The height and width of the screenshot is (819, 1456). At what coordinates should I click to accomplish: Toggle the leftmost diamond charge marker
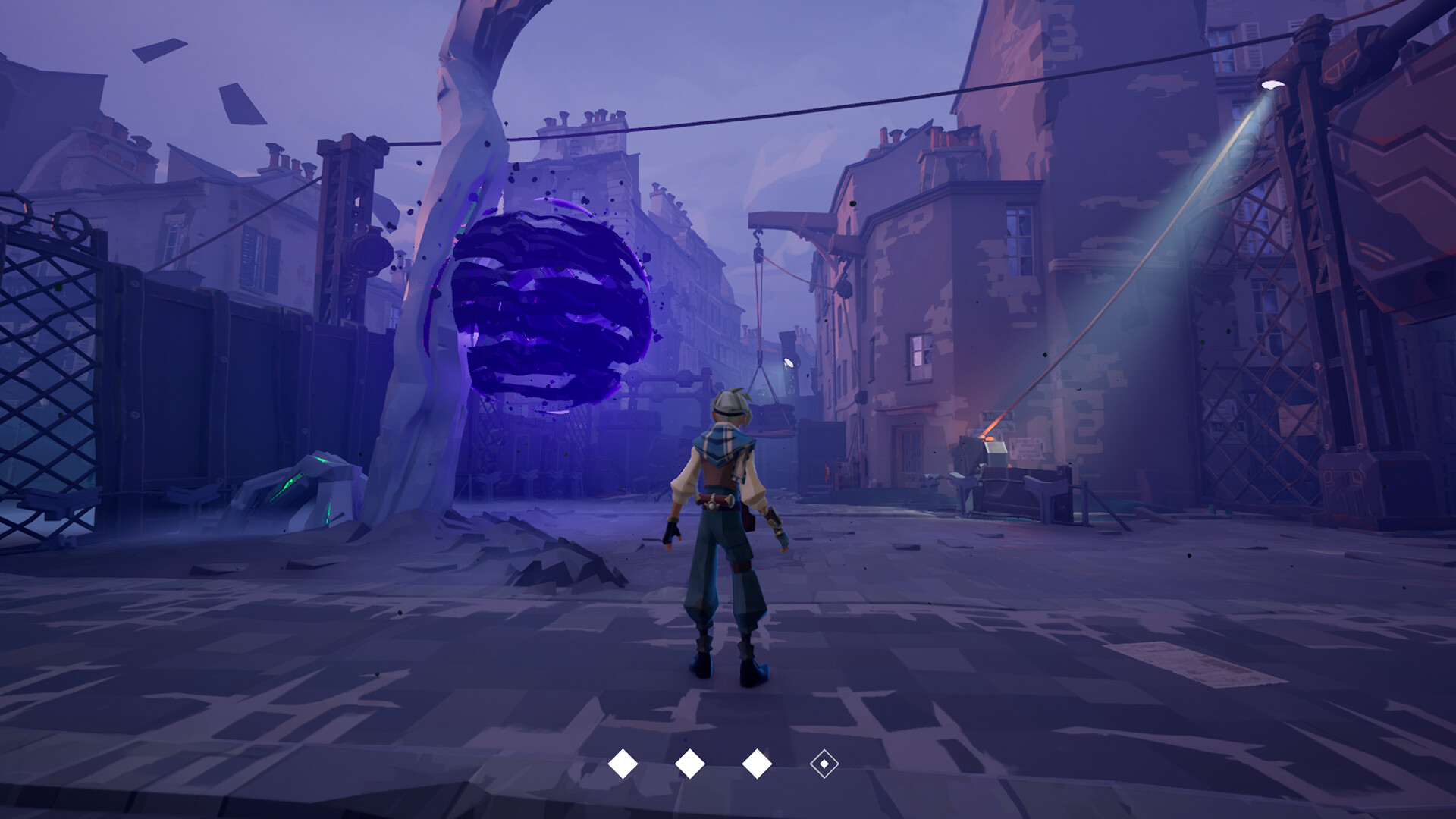point(623,764)
